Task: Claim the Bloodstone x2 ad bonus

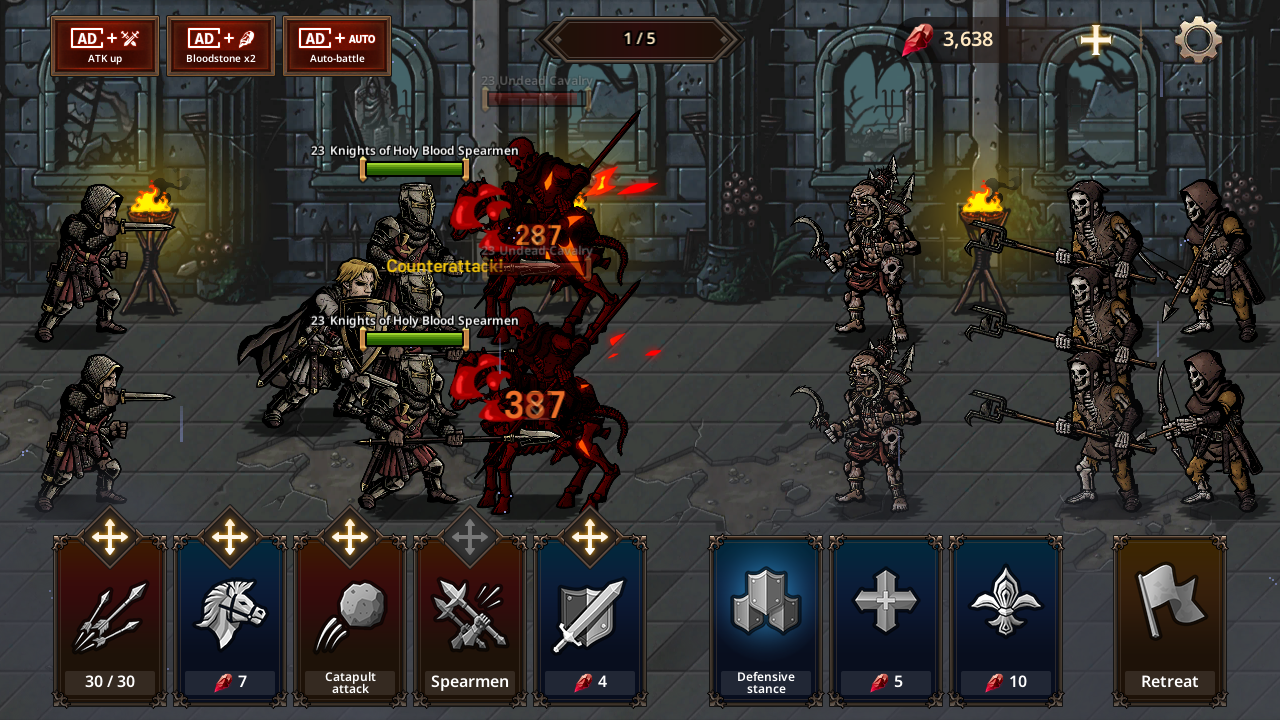Action: (221, 46)
